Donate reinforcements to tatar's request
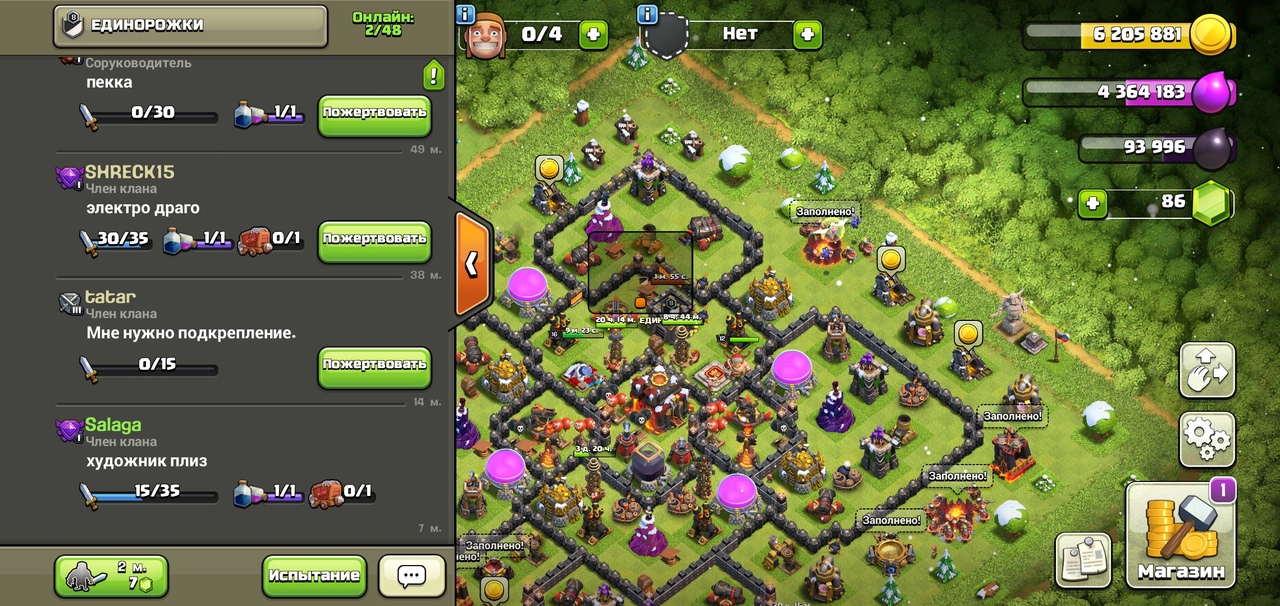The image size is (1280, 606). (374, 366)
